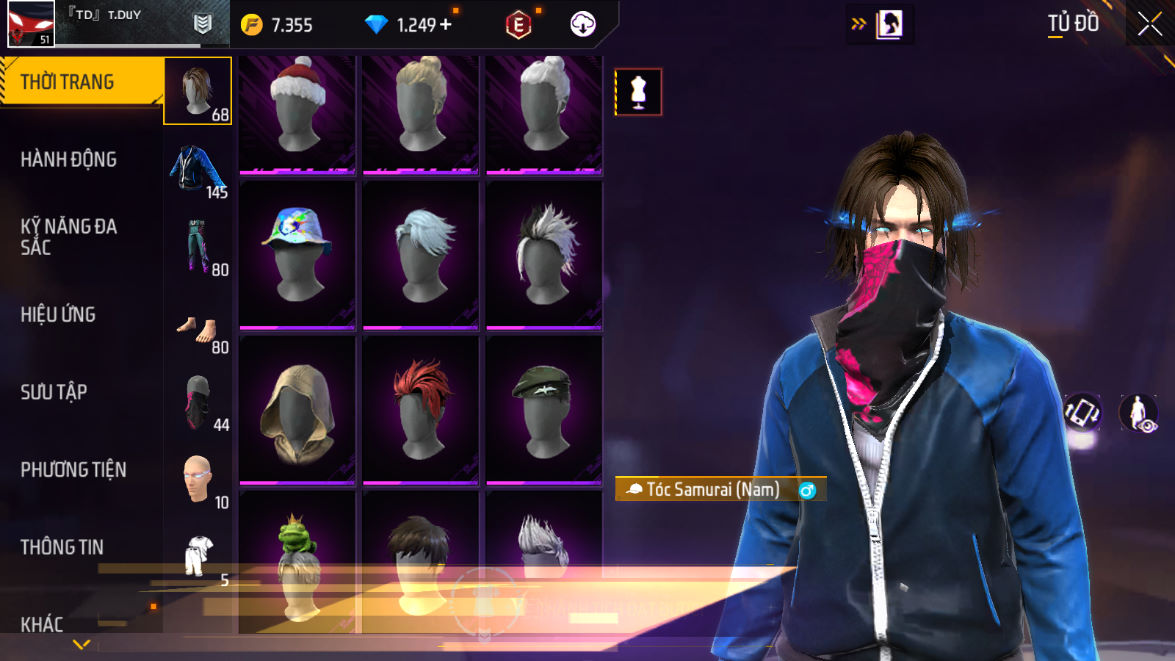The width and height of the screenshot is (1175, 661).
Task: Select the Thông Tin category
Action: (62, 547)
